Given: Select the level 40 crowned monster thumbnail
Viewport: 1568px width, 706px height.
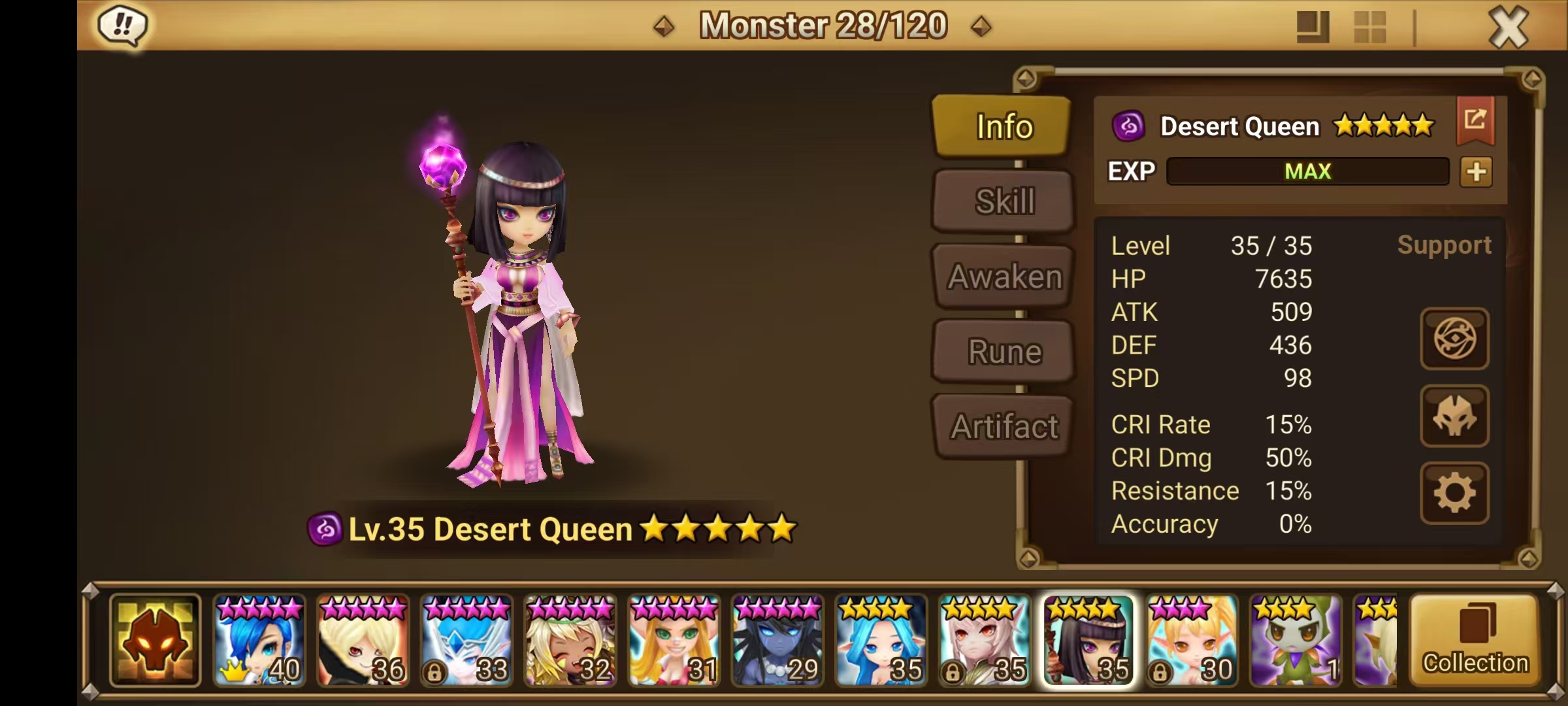Looking at the screenshot, I should pyautogui.click(x=259, y=644).
